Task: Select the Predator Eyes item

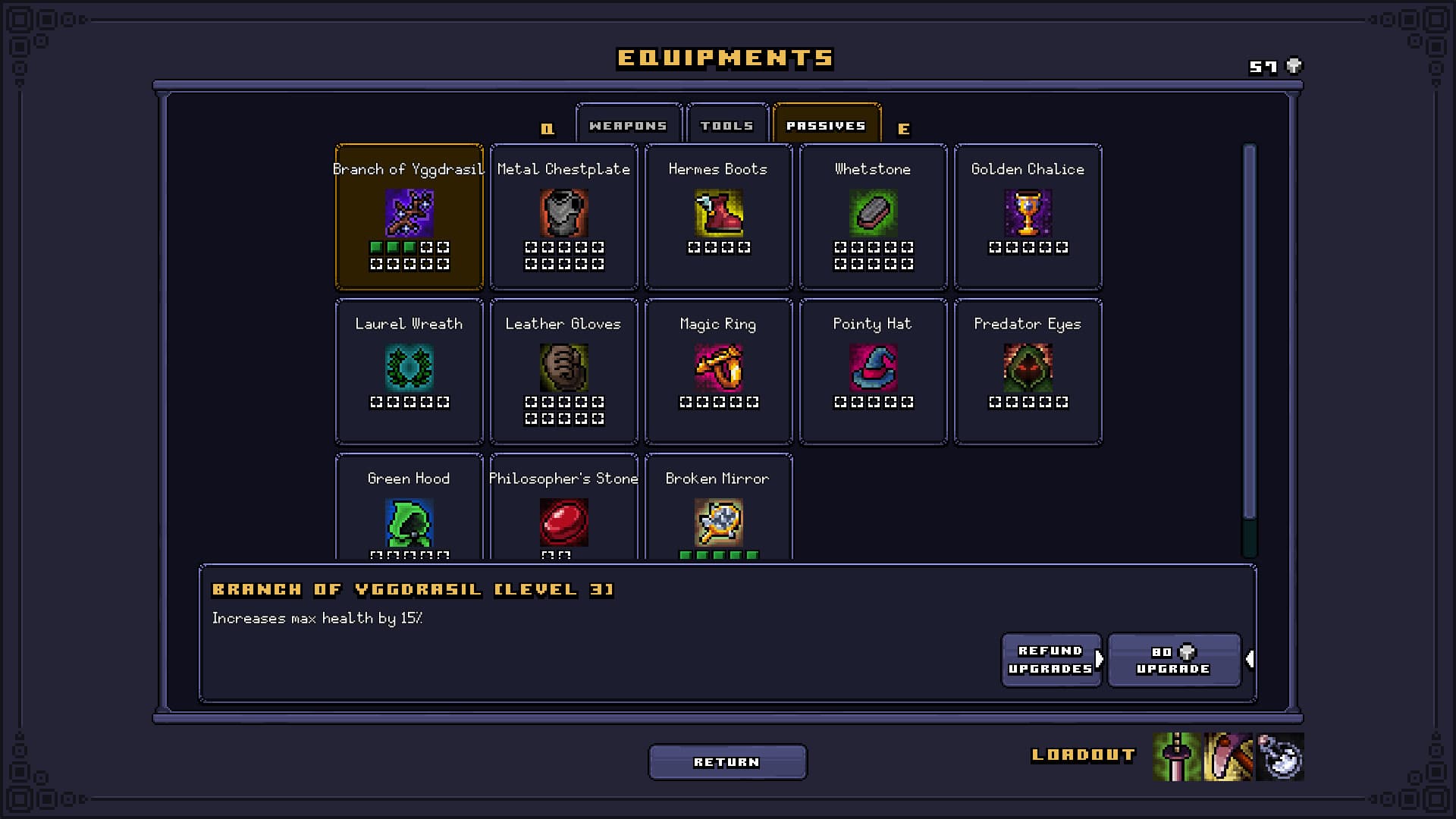Action: [1028, 371]
